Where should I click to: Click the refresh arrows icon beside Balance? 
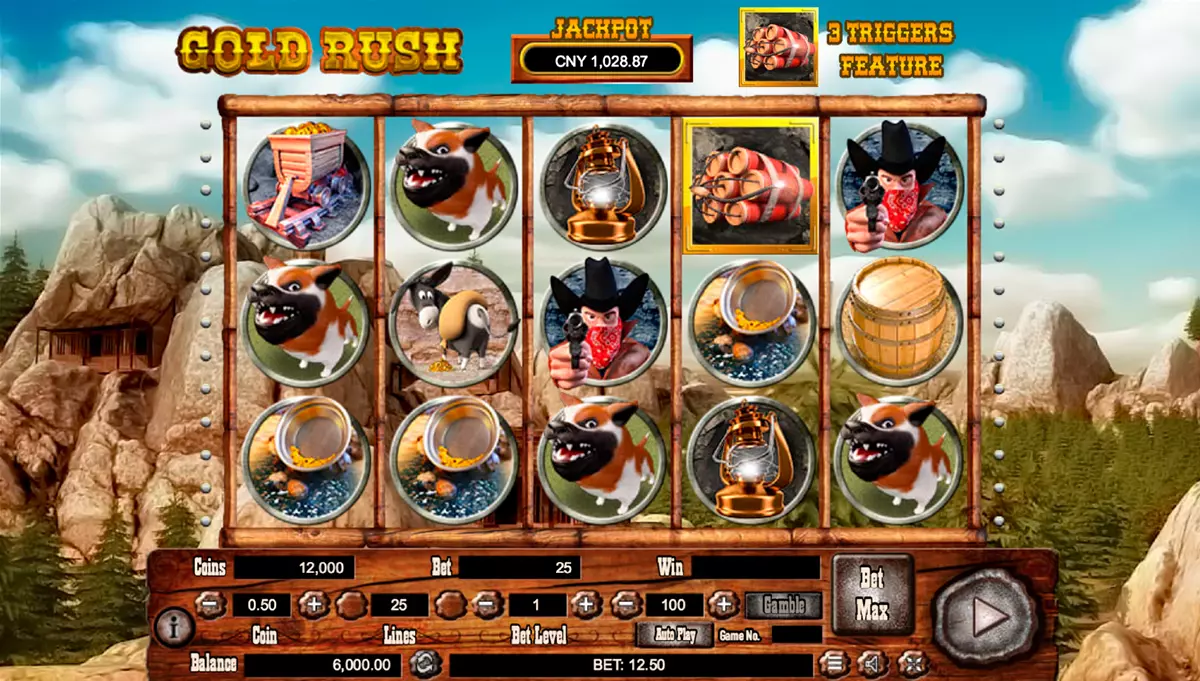[425, 664]
